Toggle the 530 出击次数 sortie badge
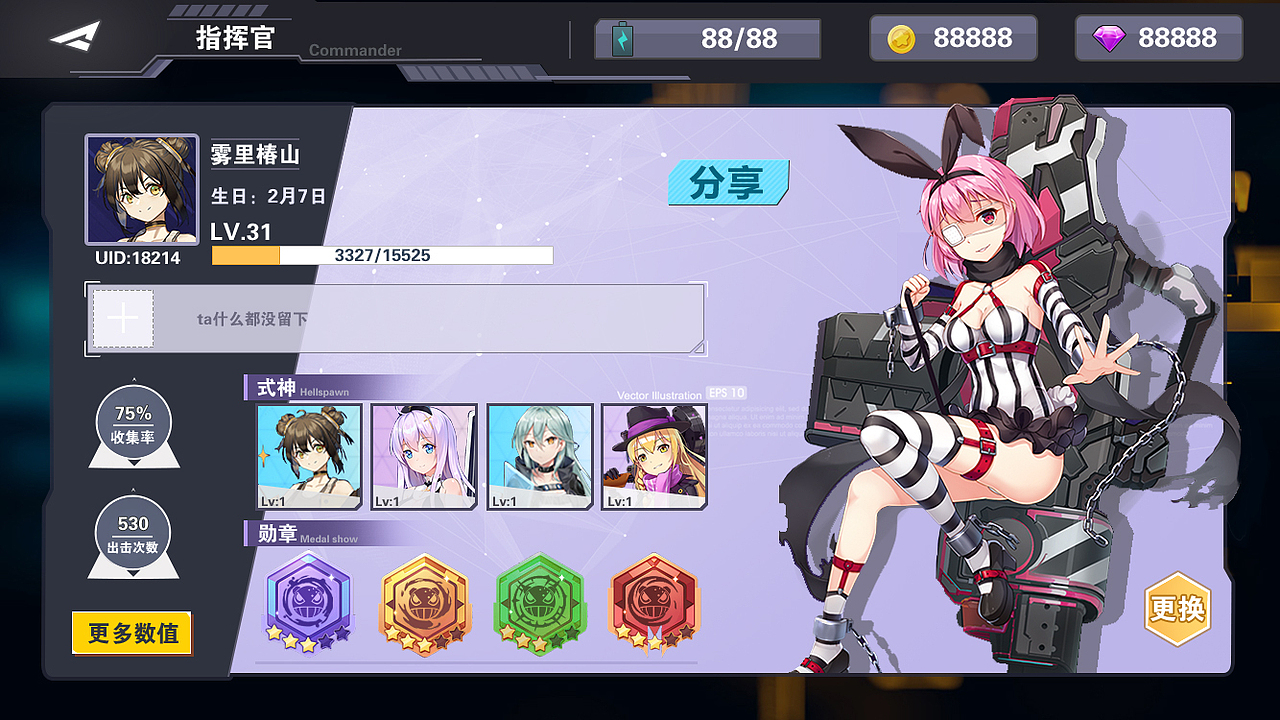This screenshot has height=720, width=1280. [x=132, y=533]
